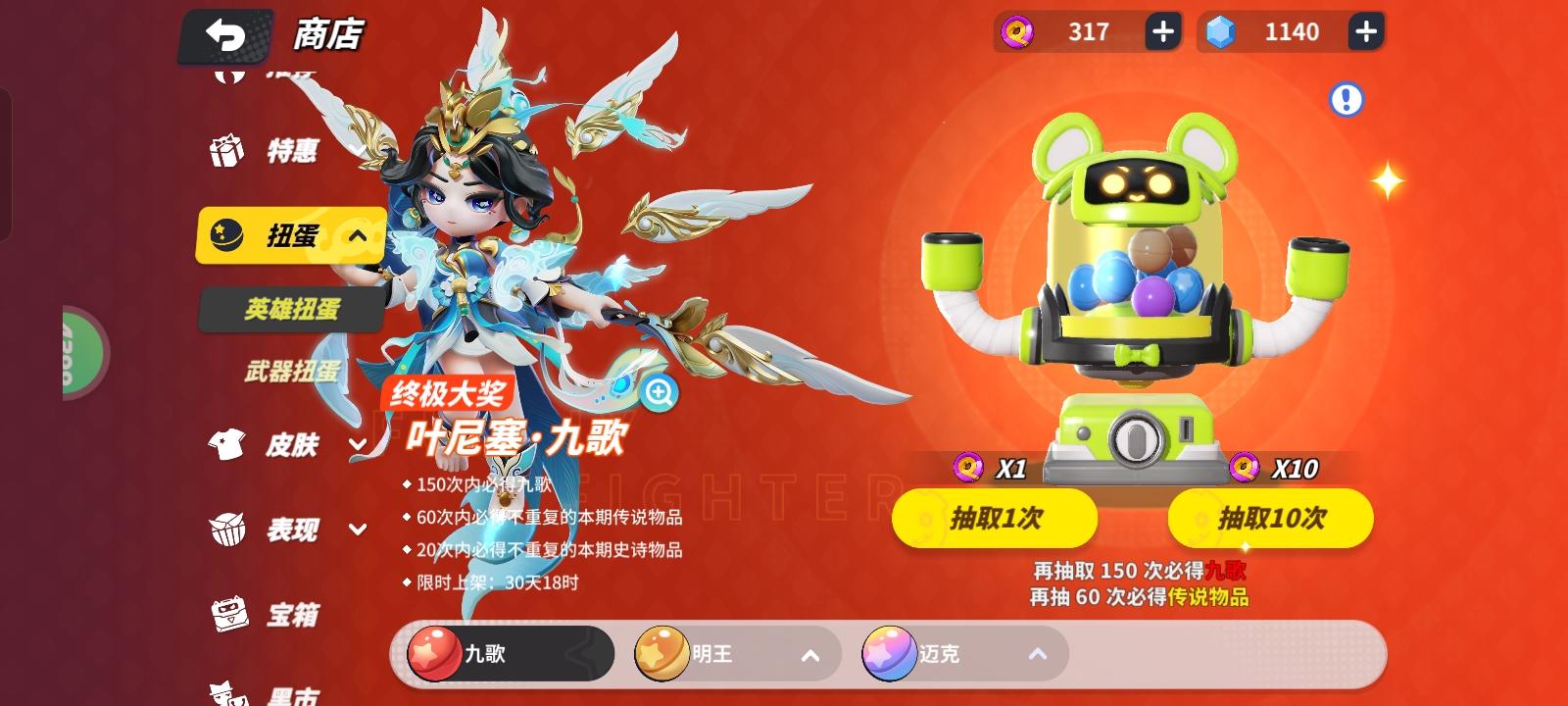Tap the plus next to 1140 diamonds
Screen dimensions: 1568x706
coord(1364,30)
